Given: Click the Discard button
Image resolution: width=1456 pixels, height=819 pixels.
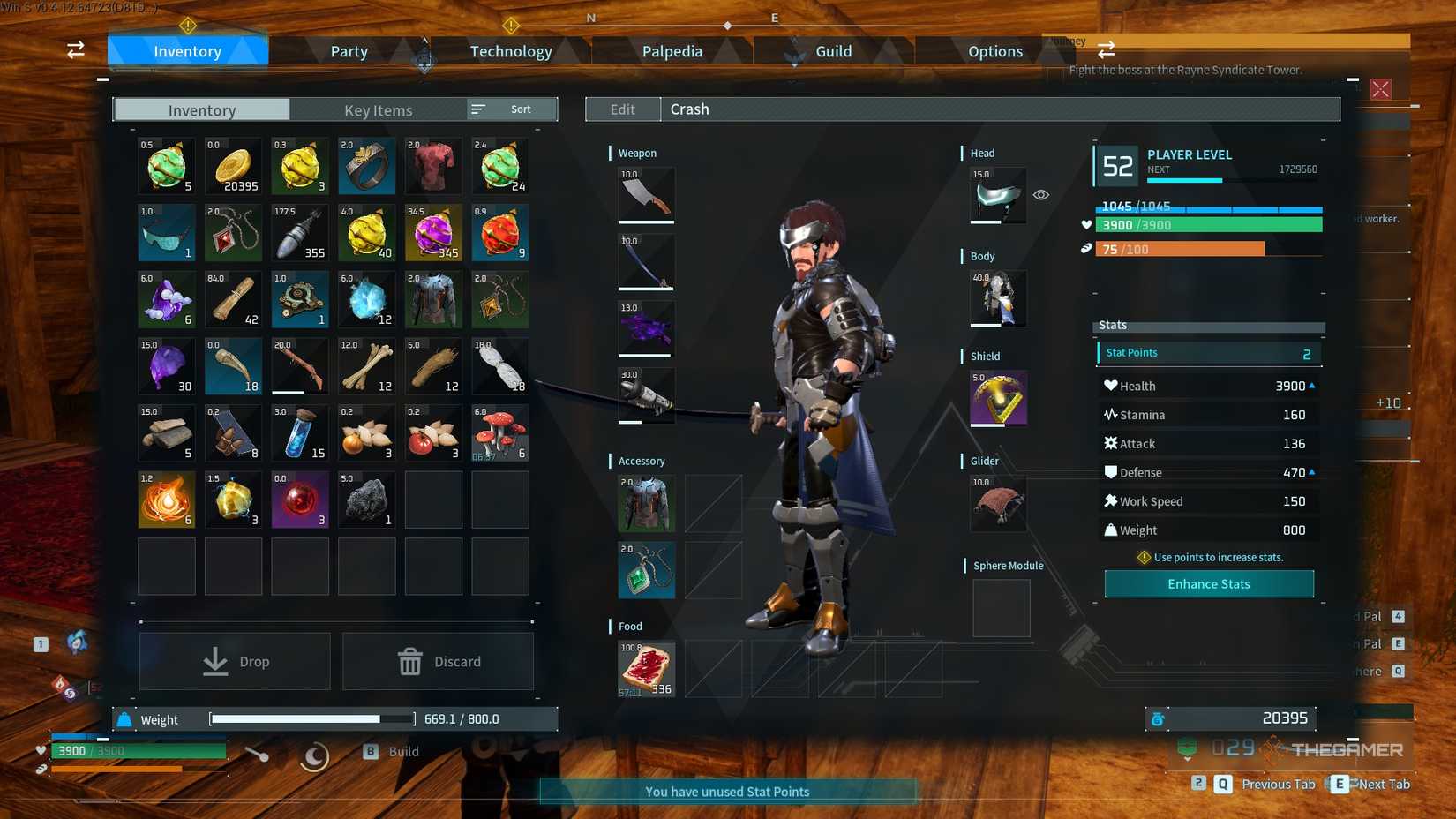Looking at the screenshot, I should [437, 661].
